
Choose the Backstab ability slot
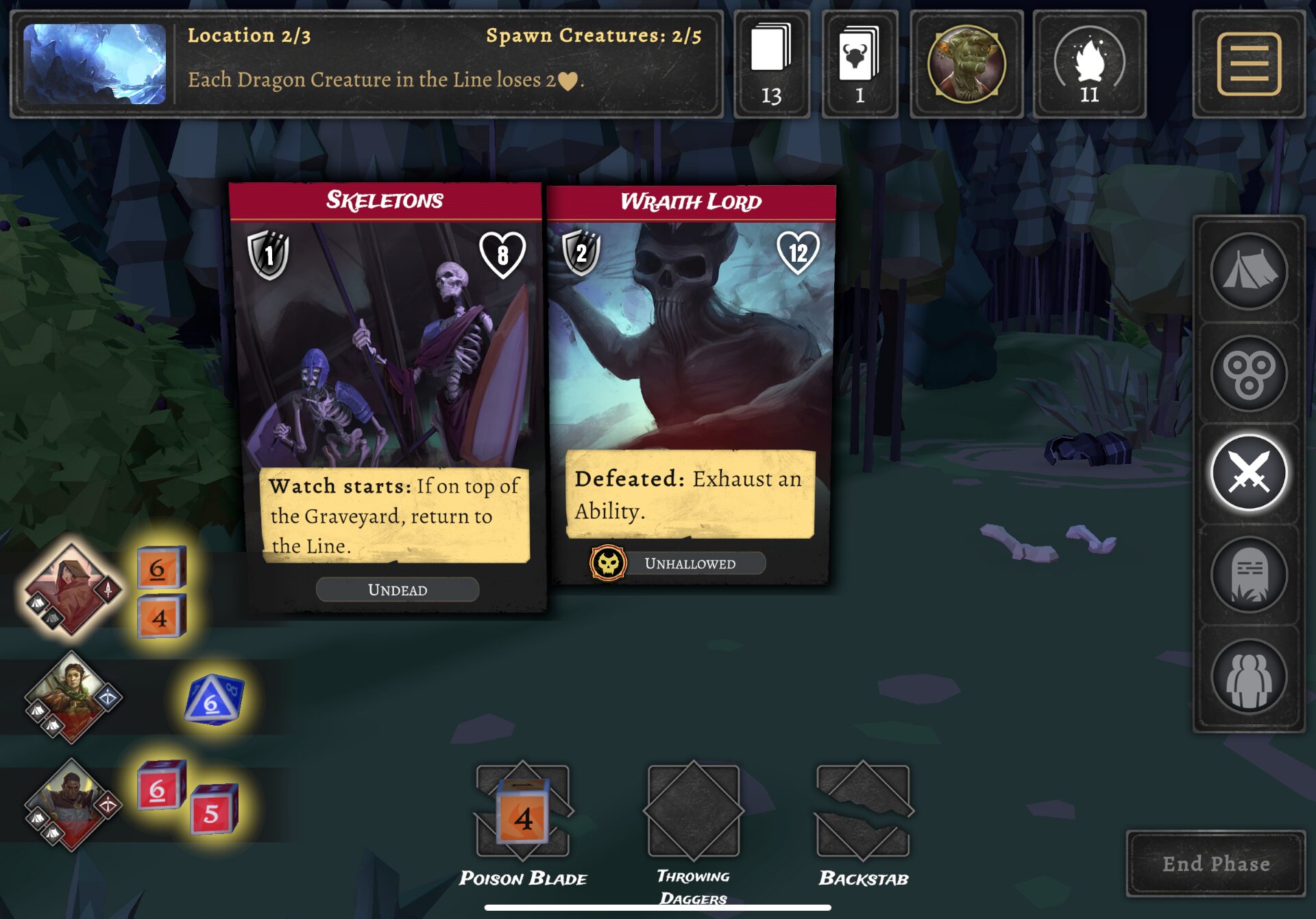point(863,813)
